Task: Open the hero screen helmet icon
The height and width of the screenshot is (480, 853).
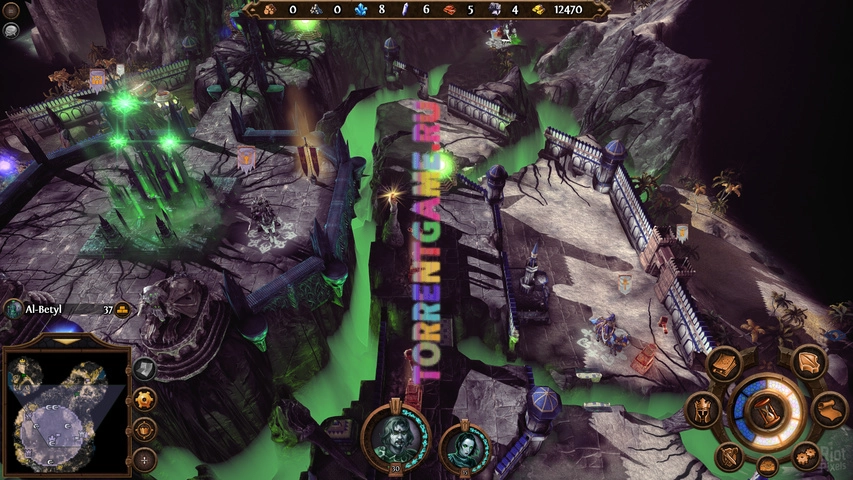Action: click(x=701, y=411)
